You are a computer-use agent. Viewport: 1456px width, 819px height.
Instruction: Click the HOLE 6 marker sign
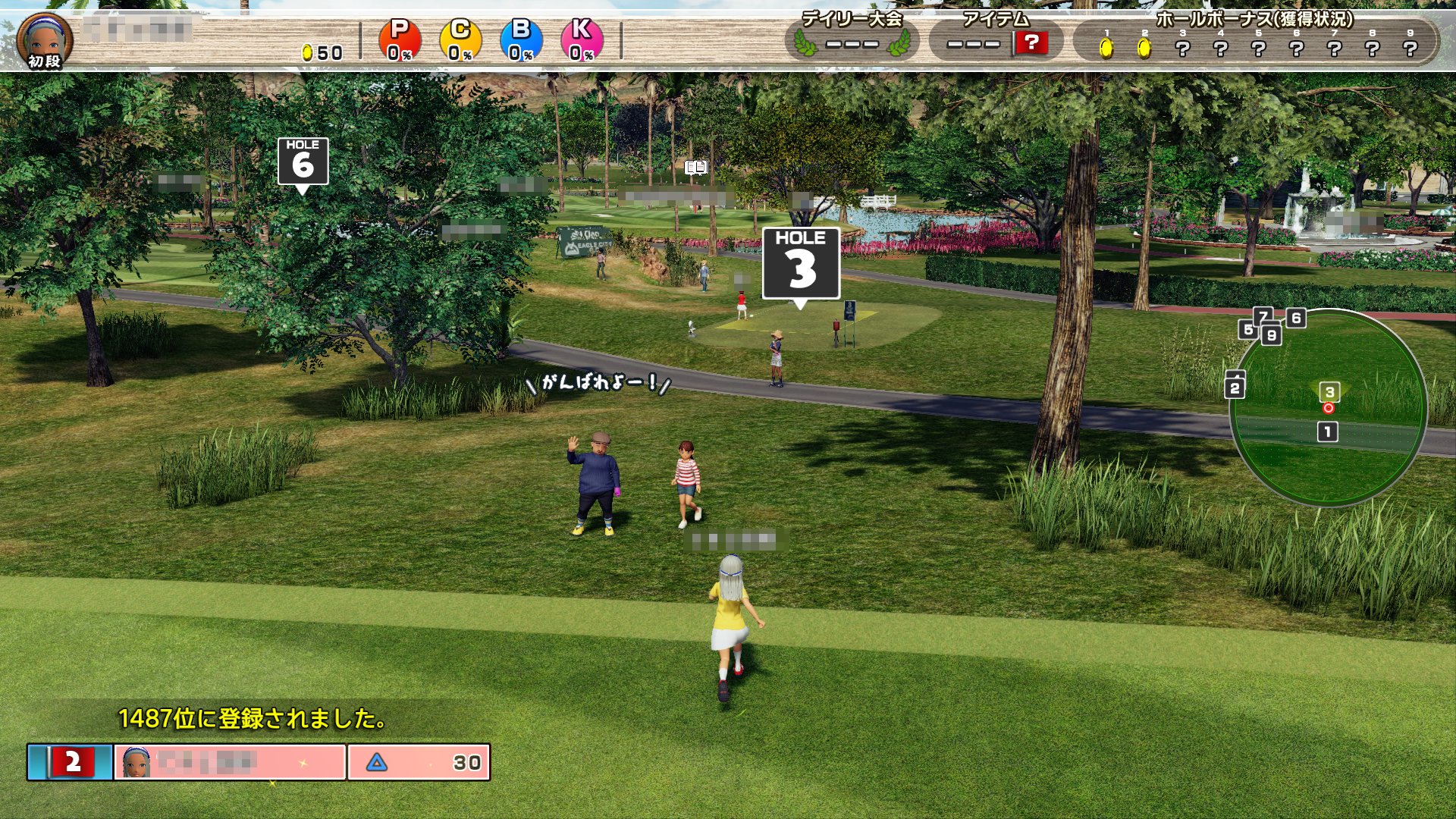(x=303, y=161)
